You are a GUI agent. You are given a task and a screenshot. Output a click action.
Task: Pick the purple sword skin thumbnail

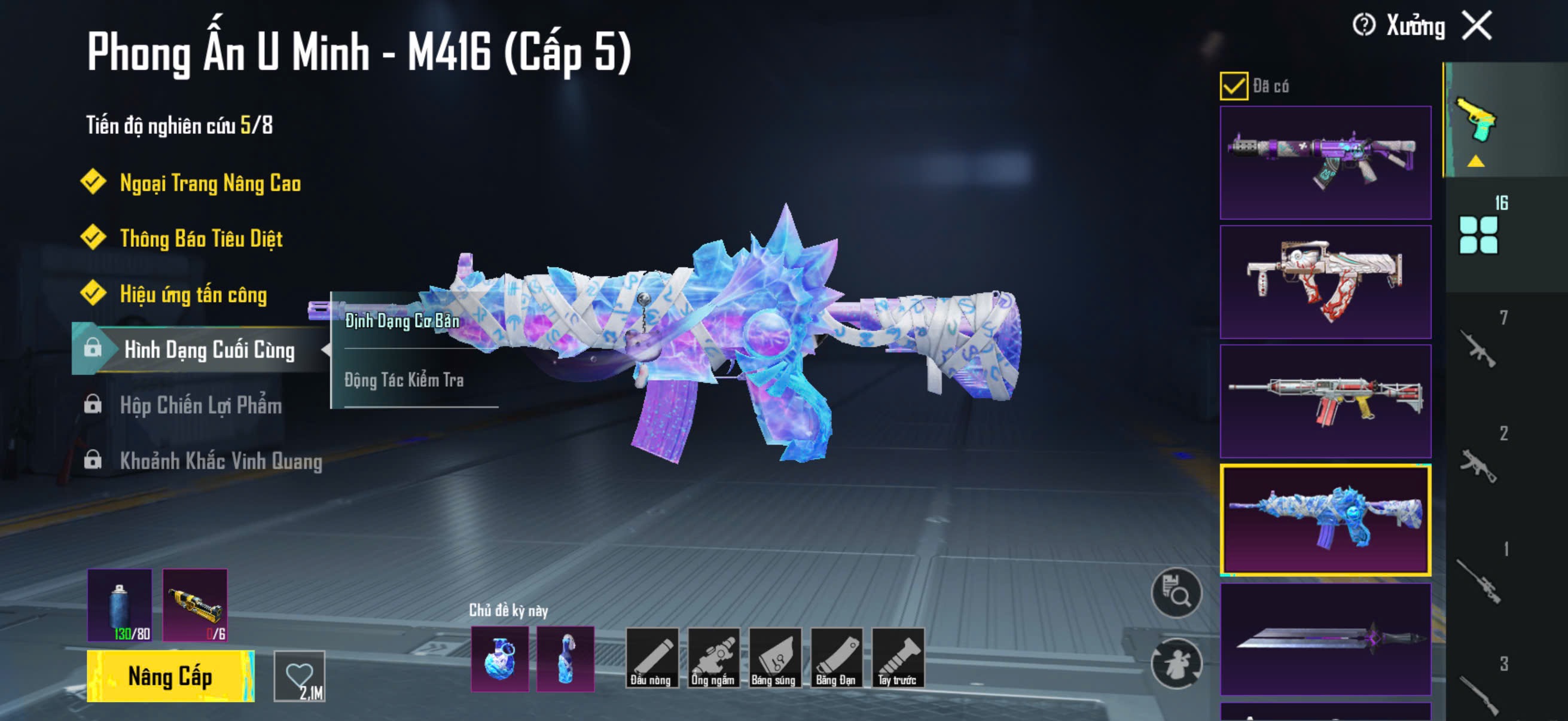[x=1325, y=639]
